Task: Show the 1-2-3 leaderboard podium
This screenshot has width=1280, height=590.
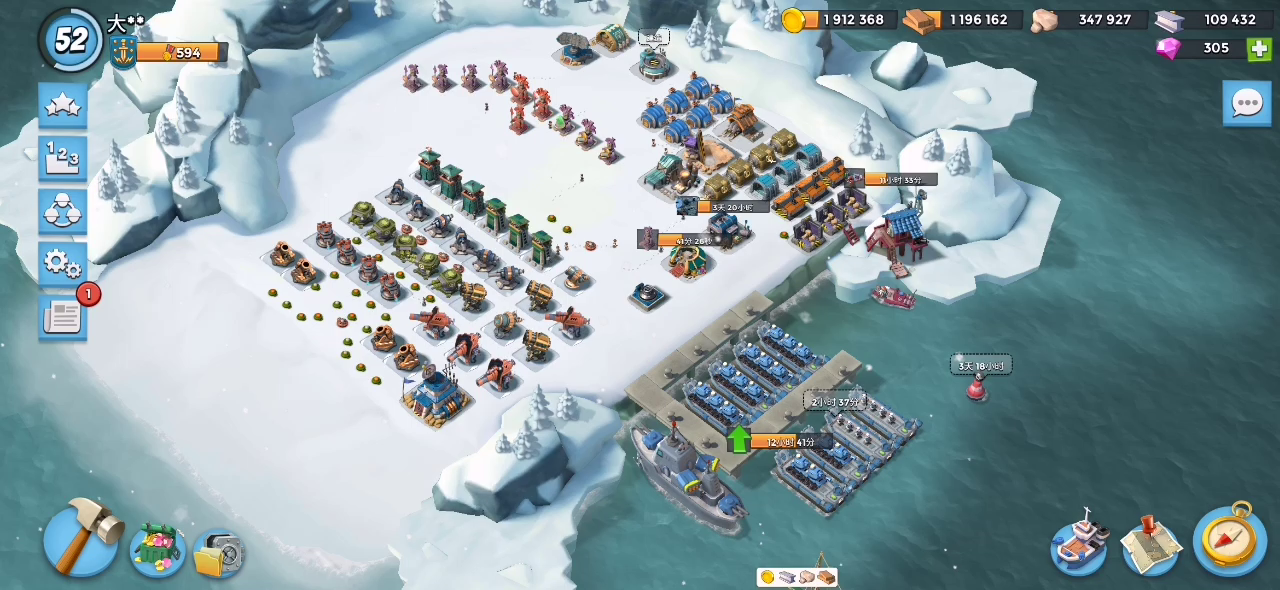Action: tap(63, 158)
